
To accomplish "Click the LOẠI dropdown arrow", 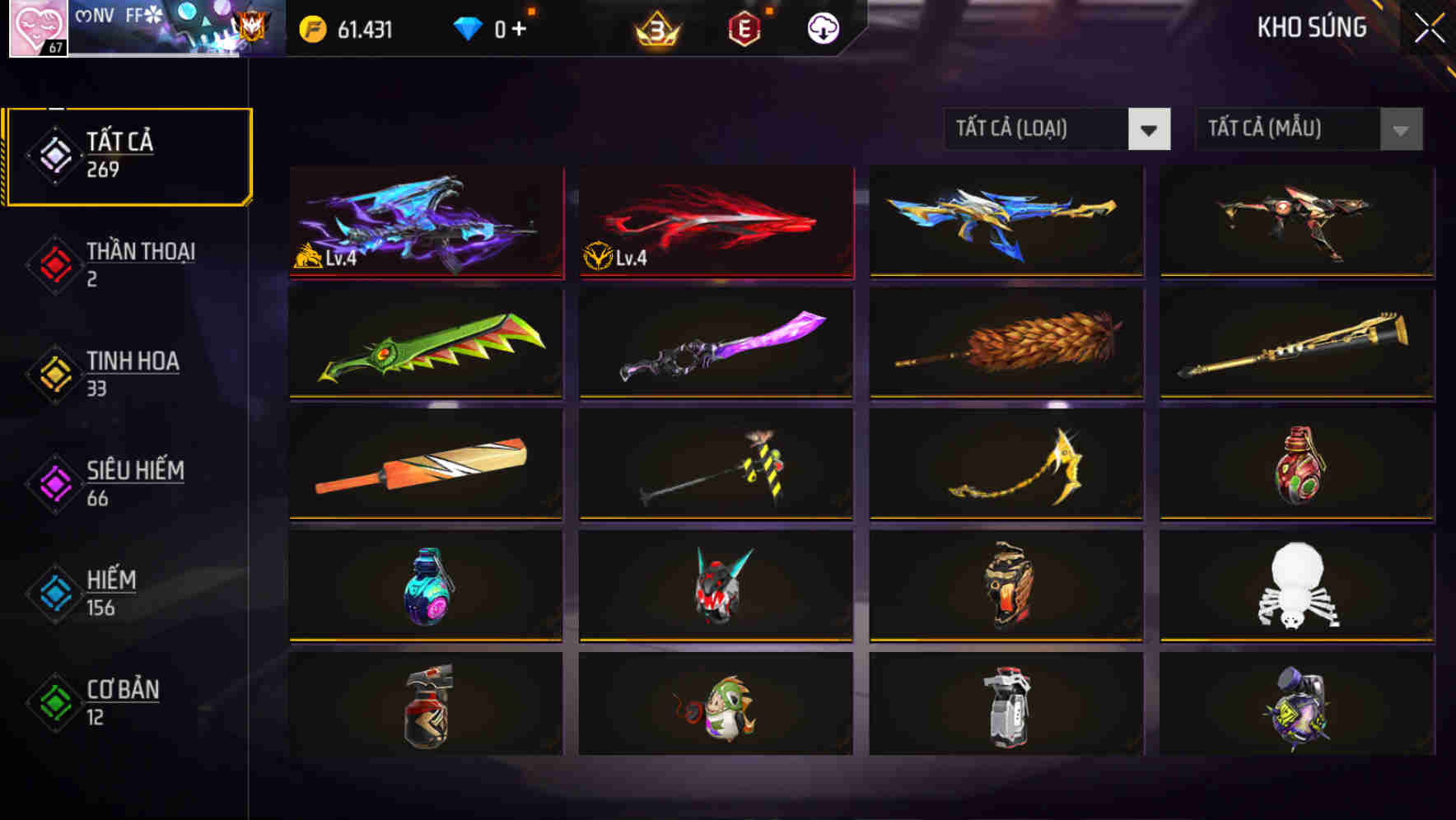I will click(1150, 129).
